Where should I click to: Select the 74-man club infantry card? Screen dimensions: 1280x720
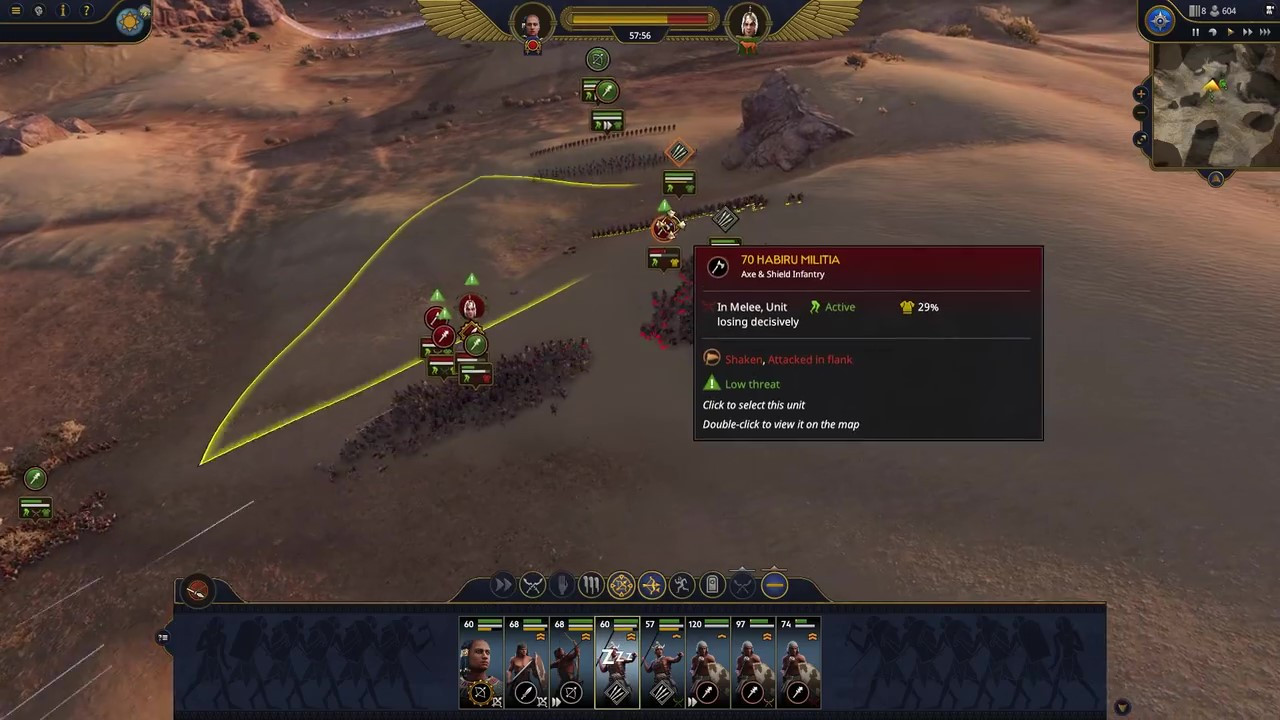pyautogui.click(x=798, y=663)
